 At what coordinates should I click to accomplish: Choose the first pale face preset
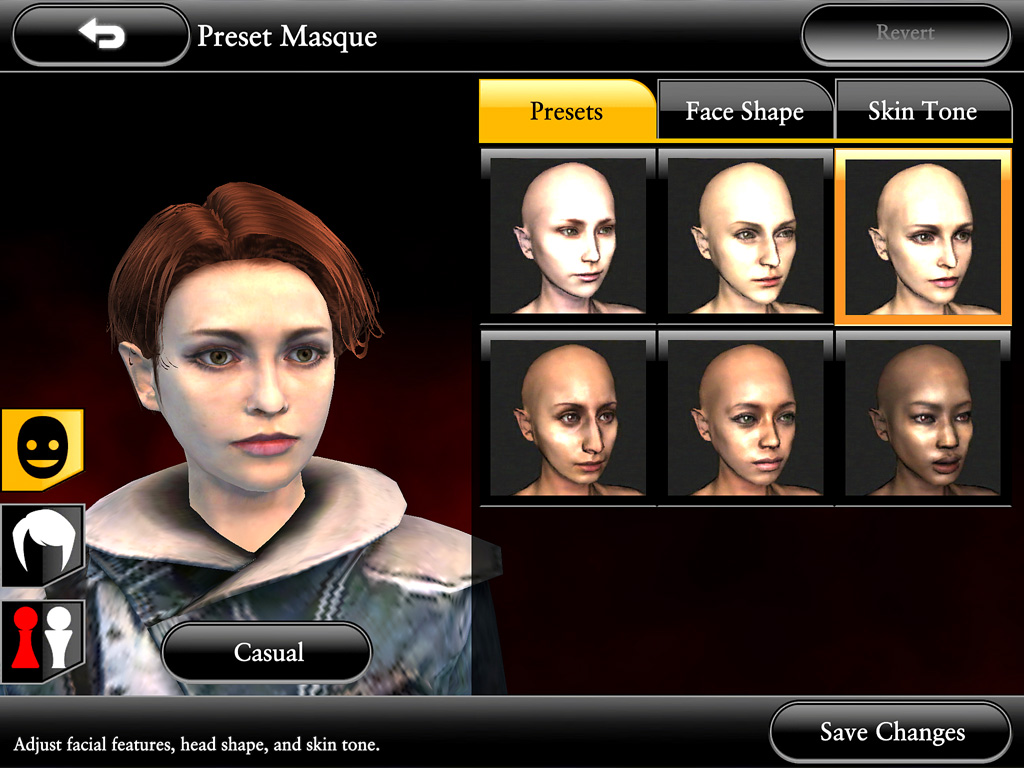pos(567,236)
